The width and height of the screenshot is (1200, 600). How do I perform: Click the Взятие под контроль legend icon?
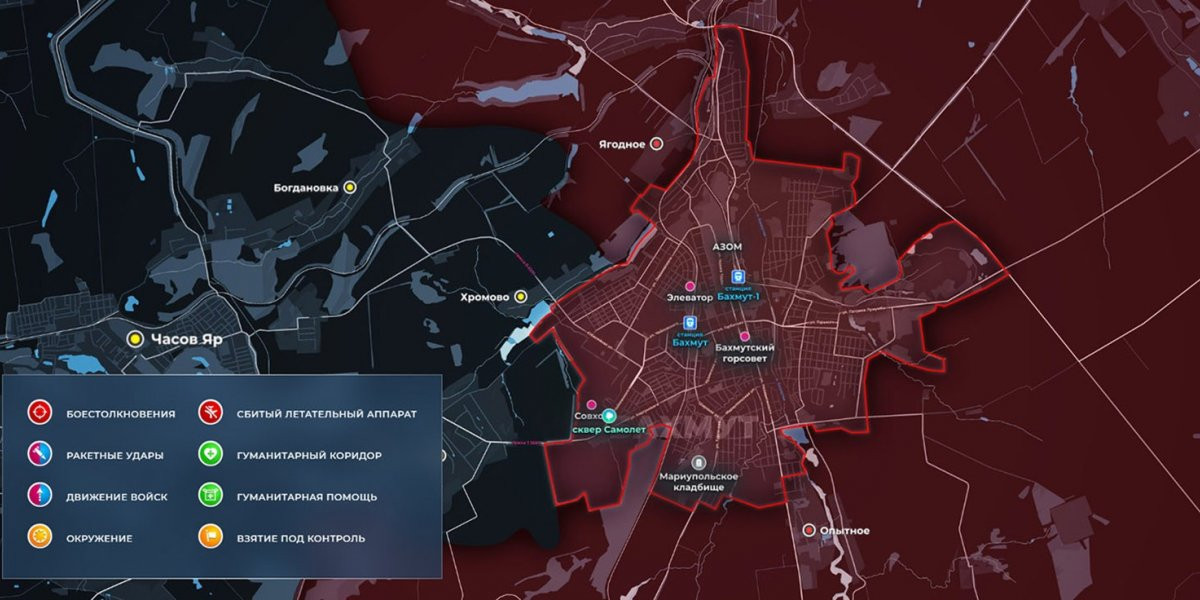click(210, 538)
